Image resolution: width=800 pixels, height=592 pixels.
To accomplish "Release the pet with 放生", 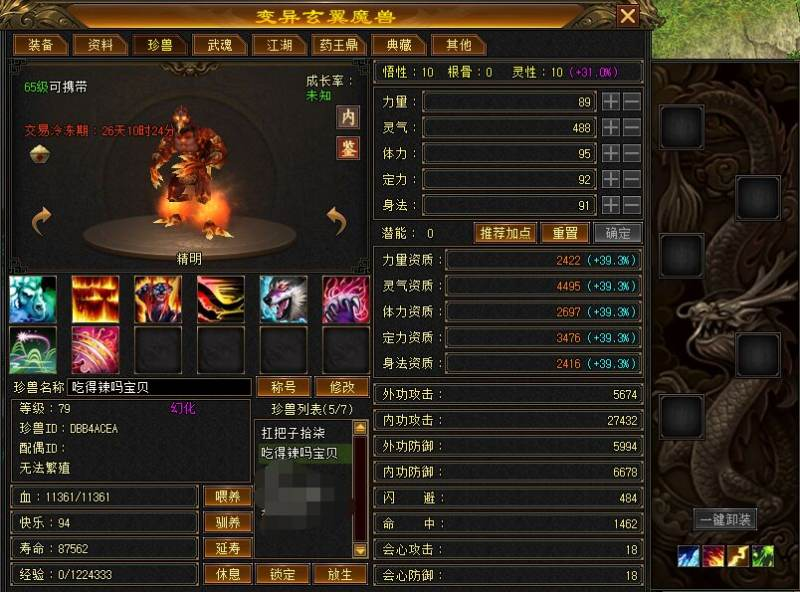I will tap(340, 574).
